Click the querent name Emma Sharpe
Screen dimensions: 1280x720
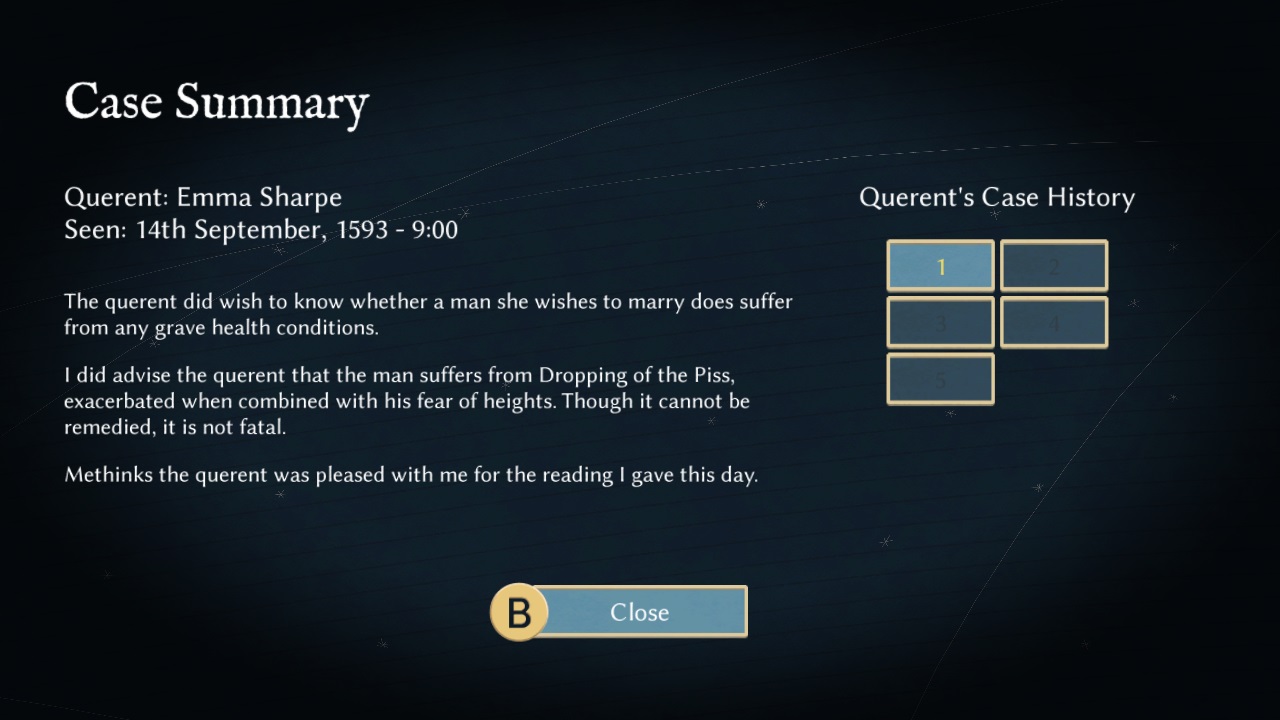point(259,197)
